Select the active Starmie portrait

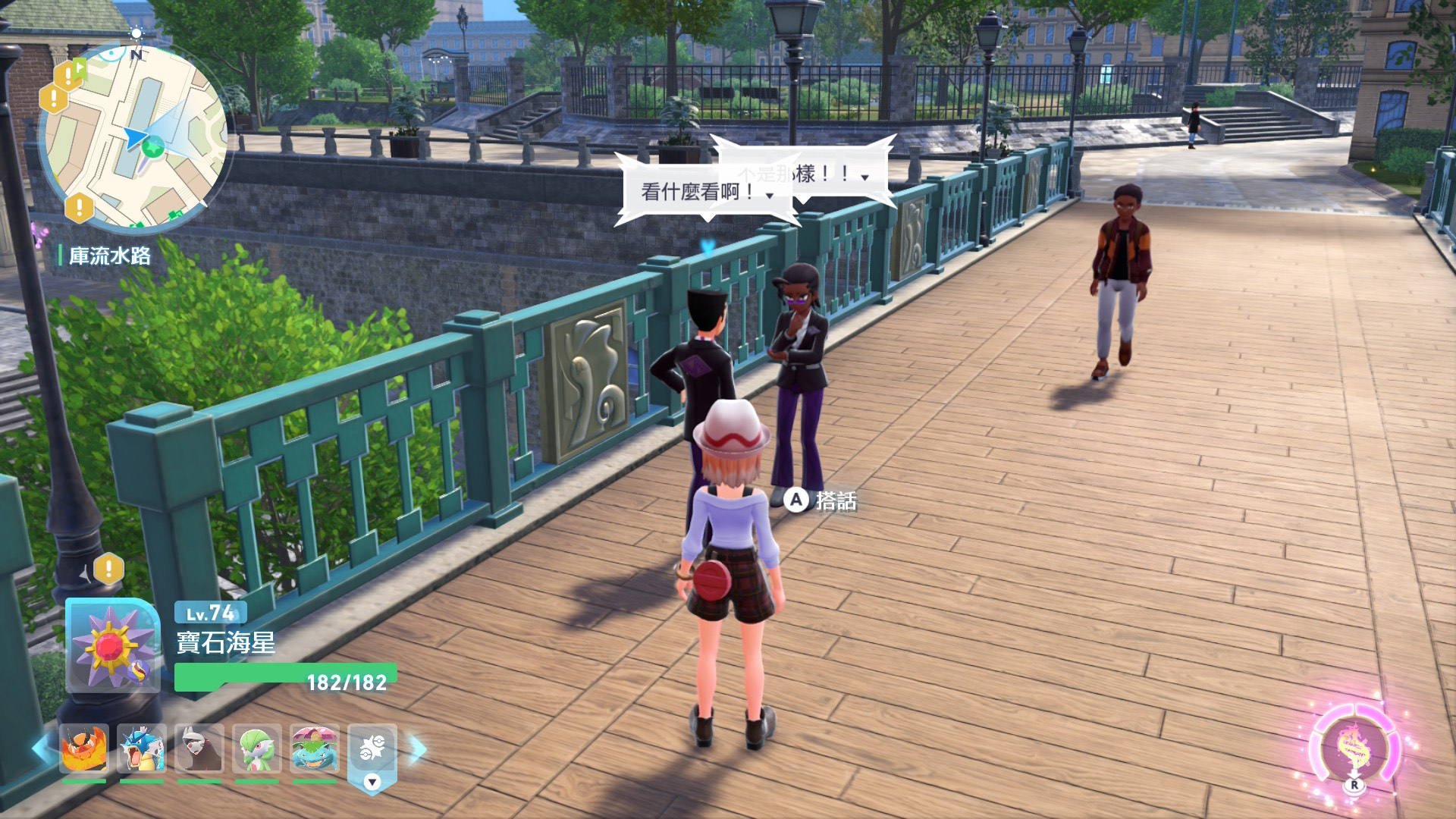[113, 646]
